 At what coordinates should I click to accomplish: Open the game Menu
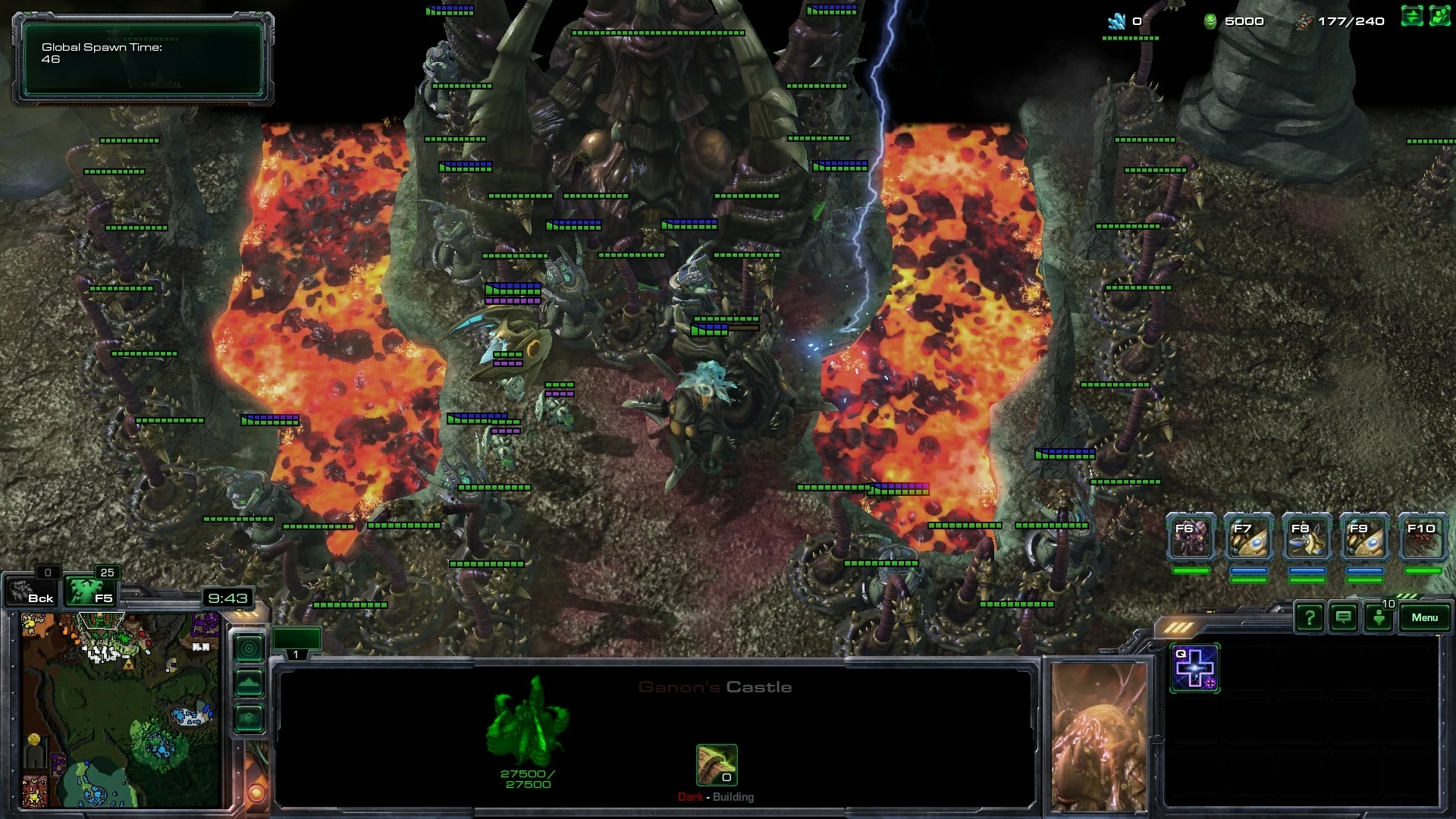tap(1424, 618)
